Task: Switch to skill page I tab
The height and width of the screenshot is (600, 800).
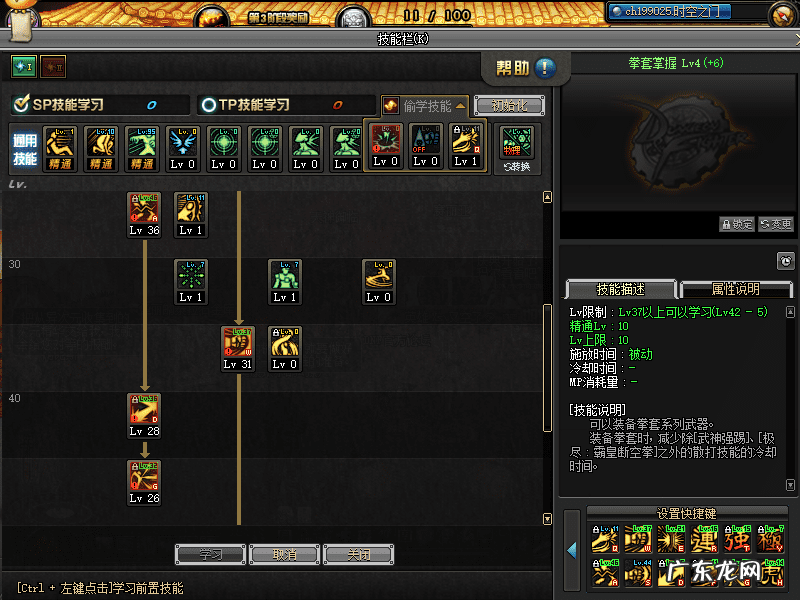Action: (x=23, y=66)
